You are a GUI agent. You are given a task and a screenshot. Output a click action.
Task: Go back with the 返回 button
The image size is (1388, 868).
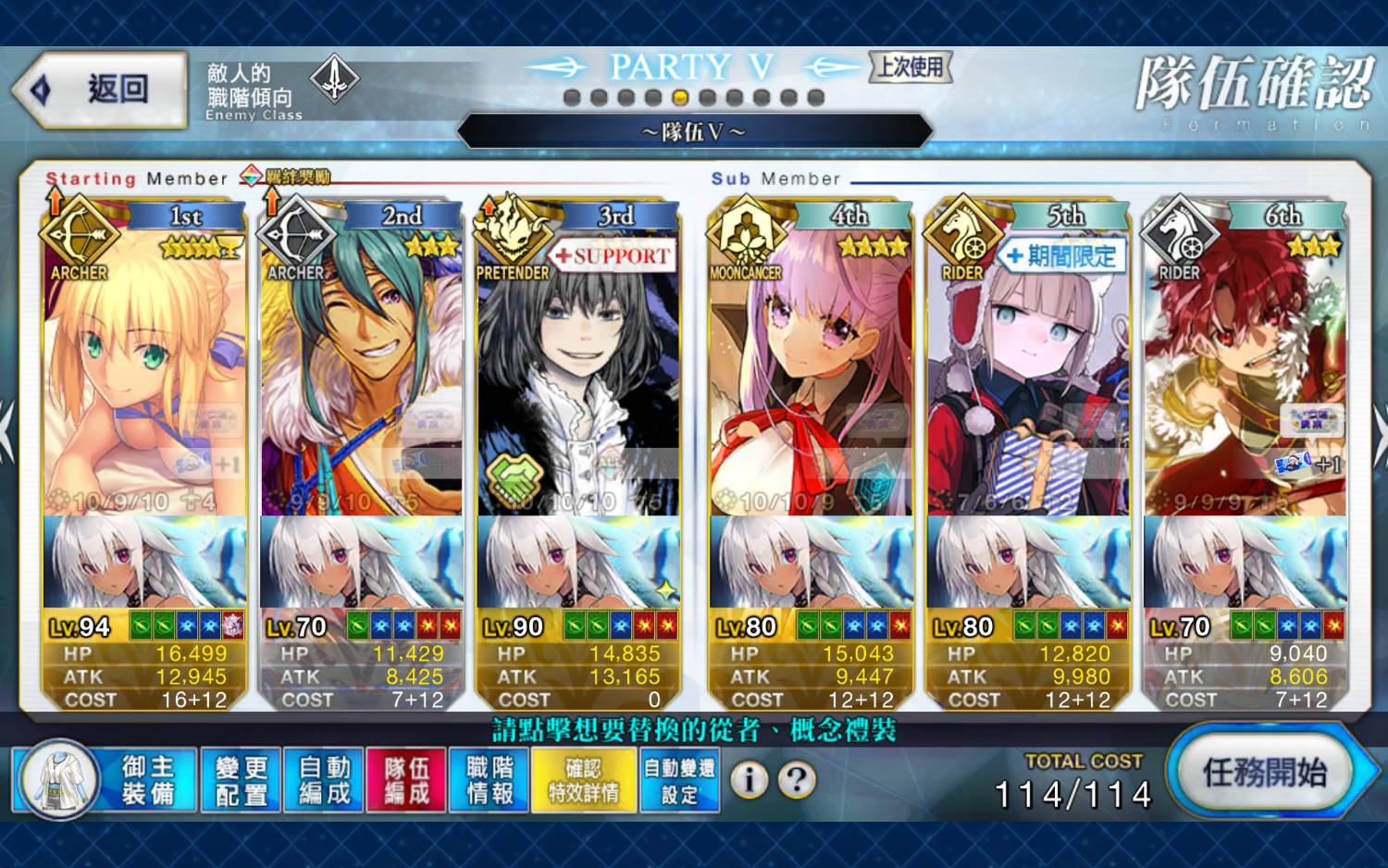(x=100, y=90)
